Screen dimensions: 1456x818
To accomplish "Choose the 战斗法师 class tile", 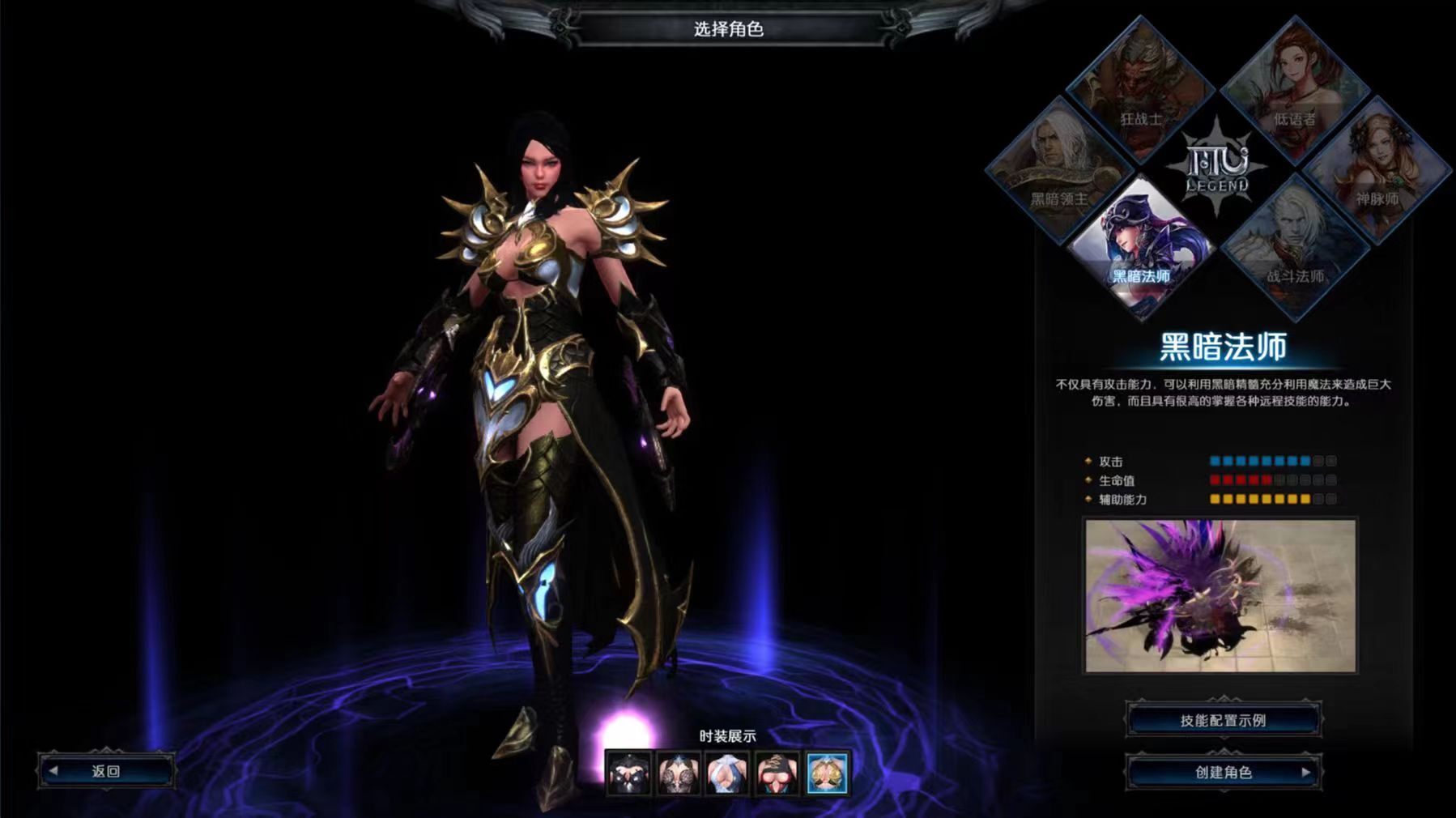I will tap(1295, 245).
